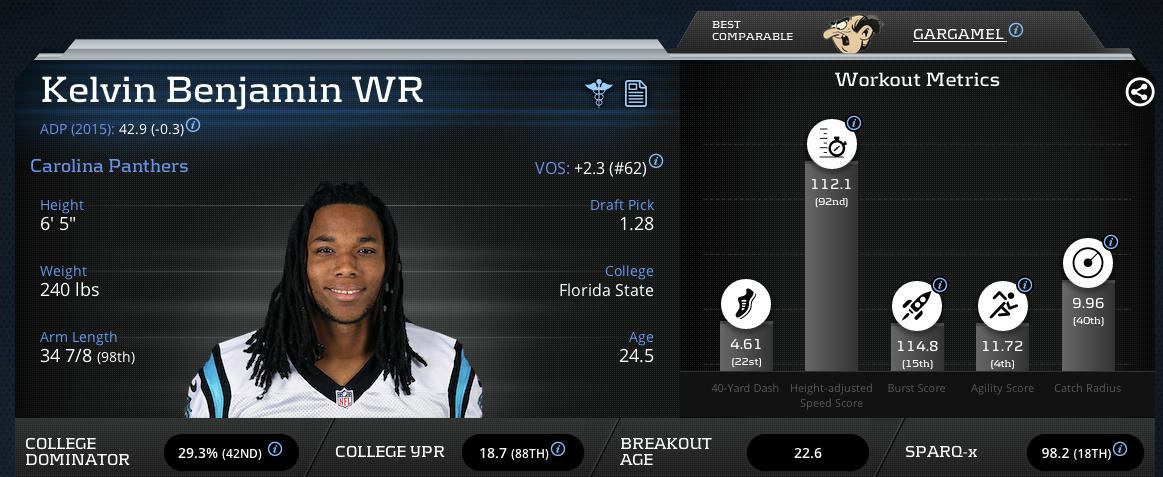Open the Gargamel best comparable link
The image size is (1163, 477).
pyautogui.click(x=958, y=34)
